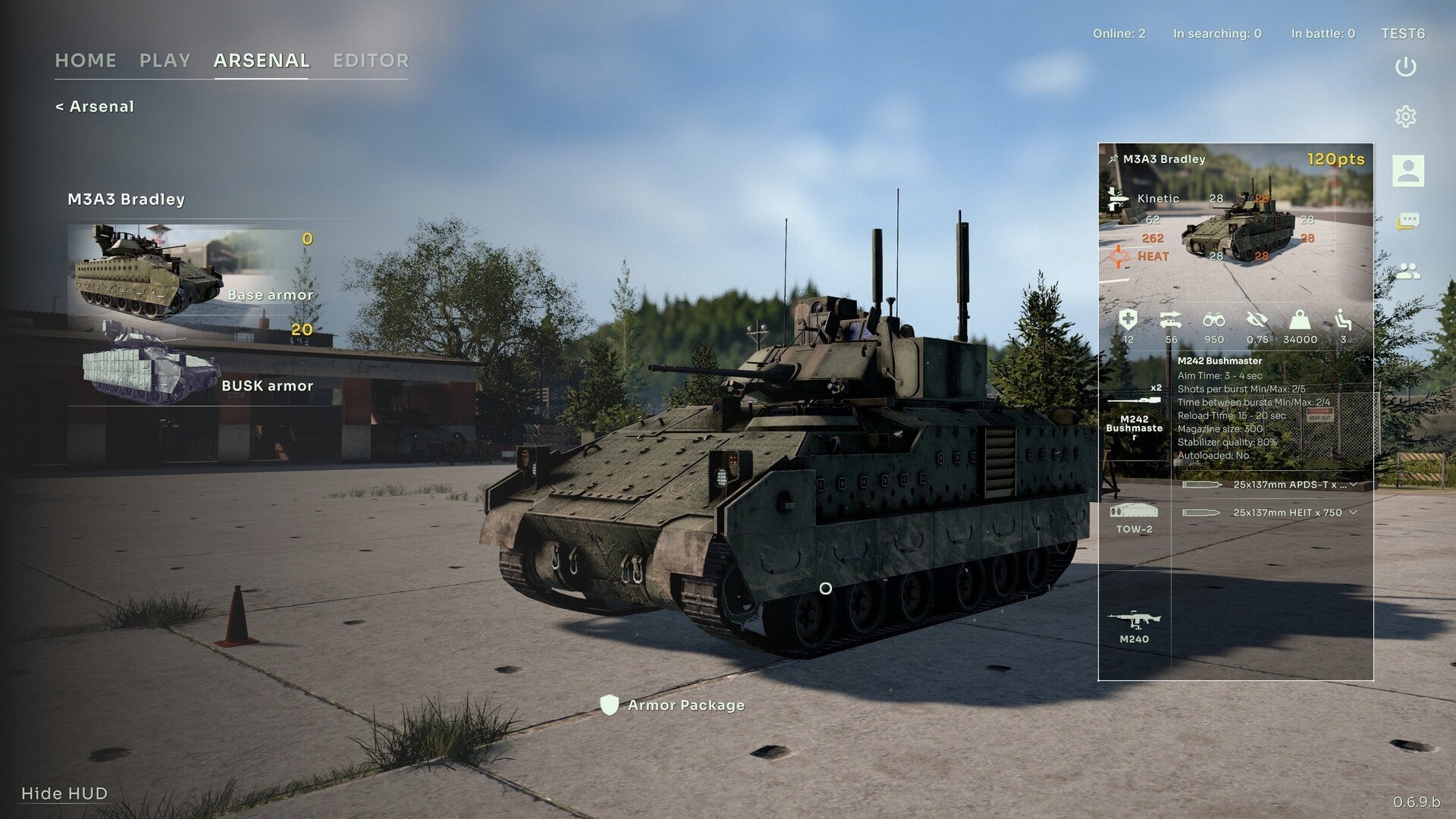Go back to Arsenal list
The height and width of the screenshot is (819, 1456).
(x=95, y=107)
